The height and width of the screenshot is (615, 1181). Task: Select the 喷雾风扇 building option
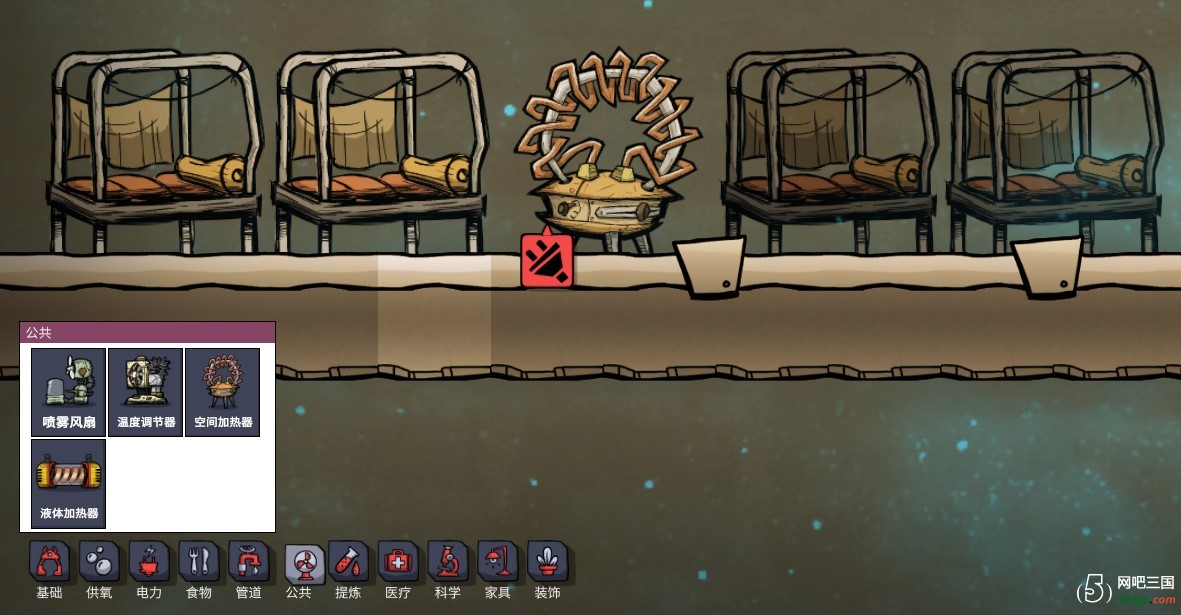[68, 392]
